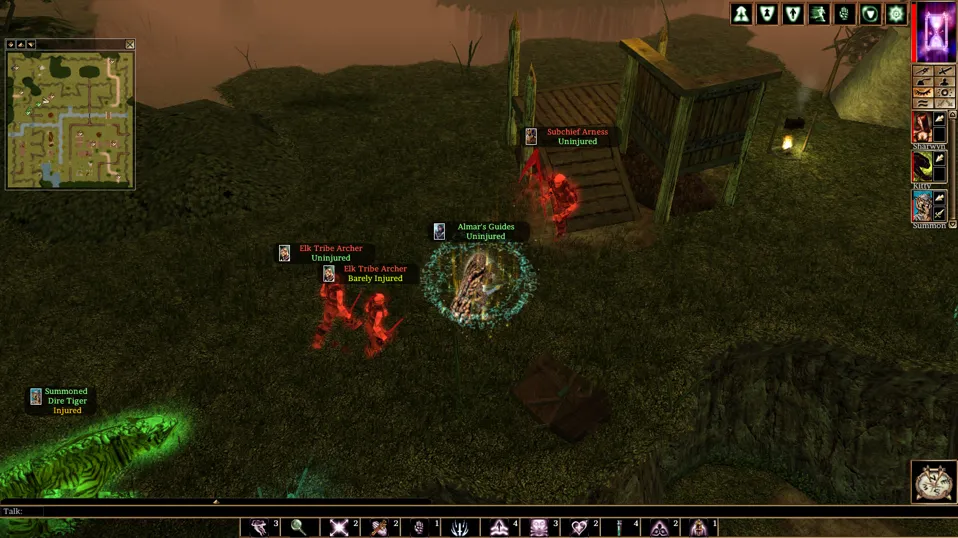Use the potion vial quickbar slot
The image size is (958, 538).
click(x=619, y=527)
